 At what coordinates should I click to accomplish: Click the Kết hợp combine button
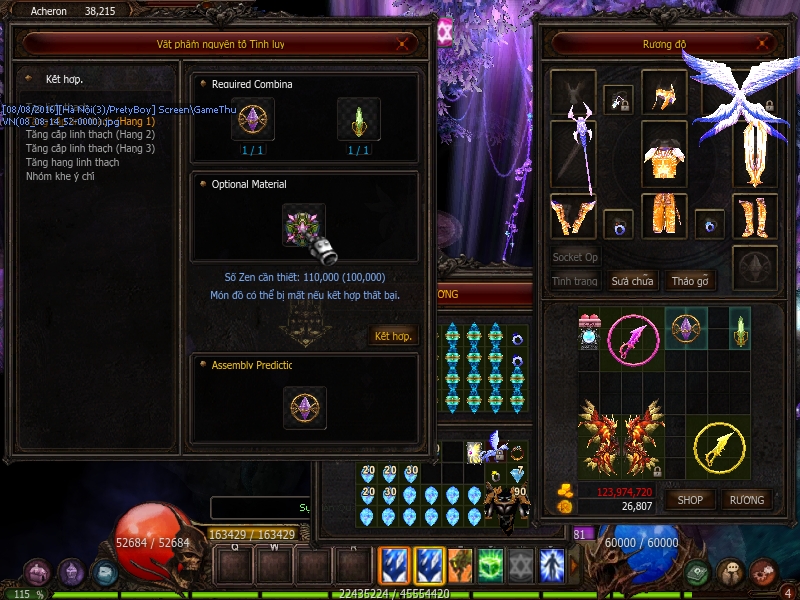[x=393, y=336]
